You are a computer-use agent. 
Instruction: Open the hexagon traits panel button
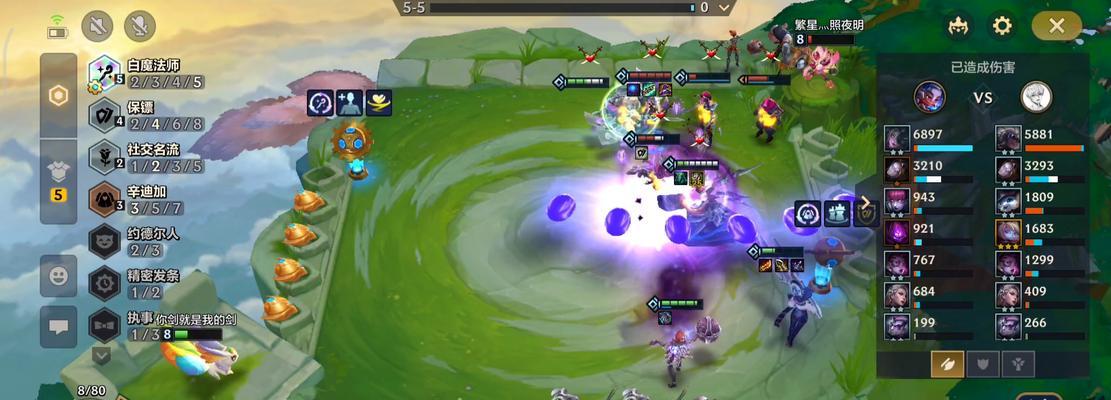tap(58, 96)
